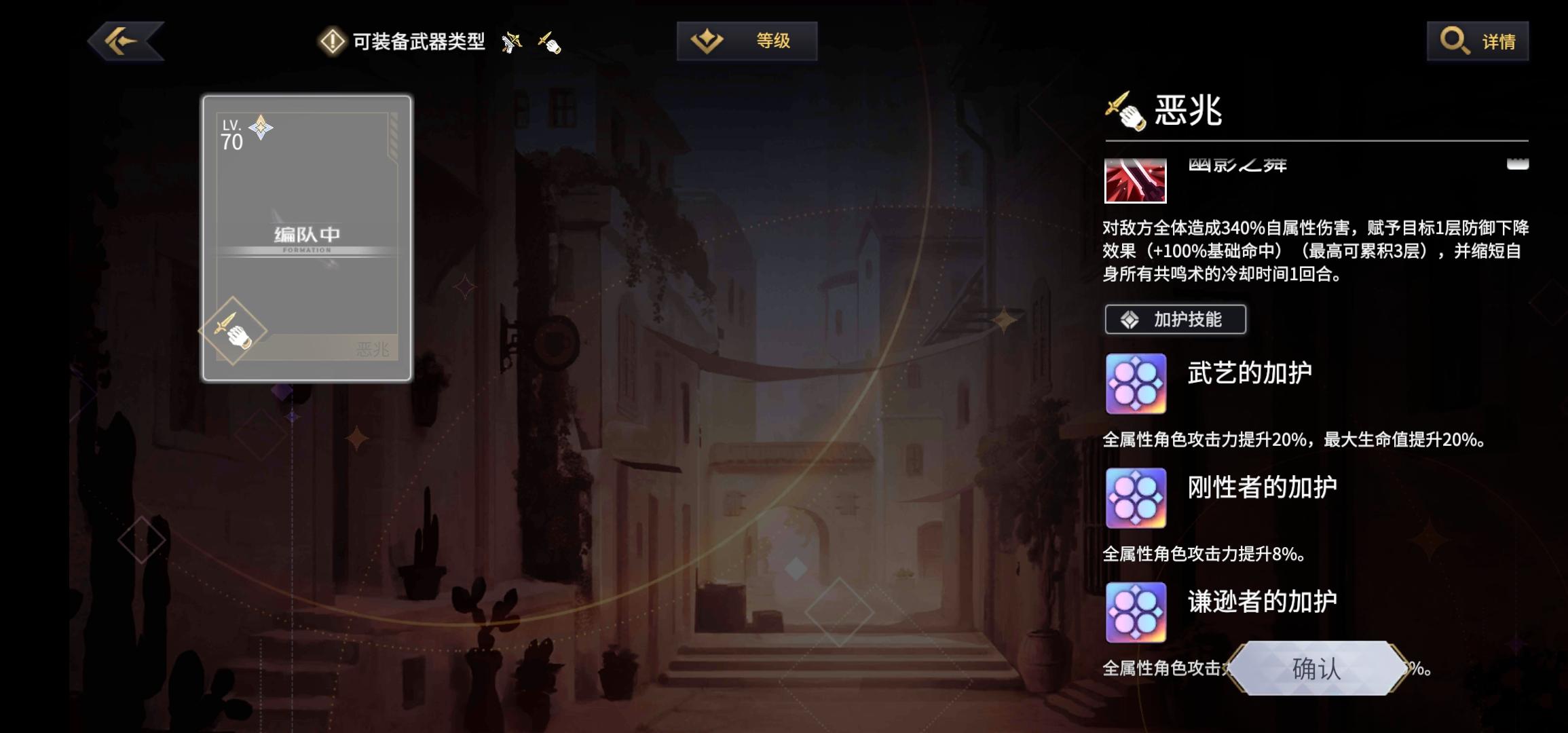
Task: Switch to the 加护技能 section
Action: (x=1175, y=319)
